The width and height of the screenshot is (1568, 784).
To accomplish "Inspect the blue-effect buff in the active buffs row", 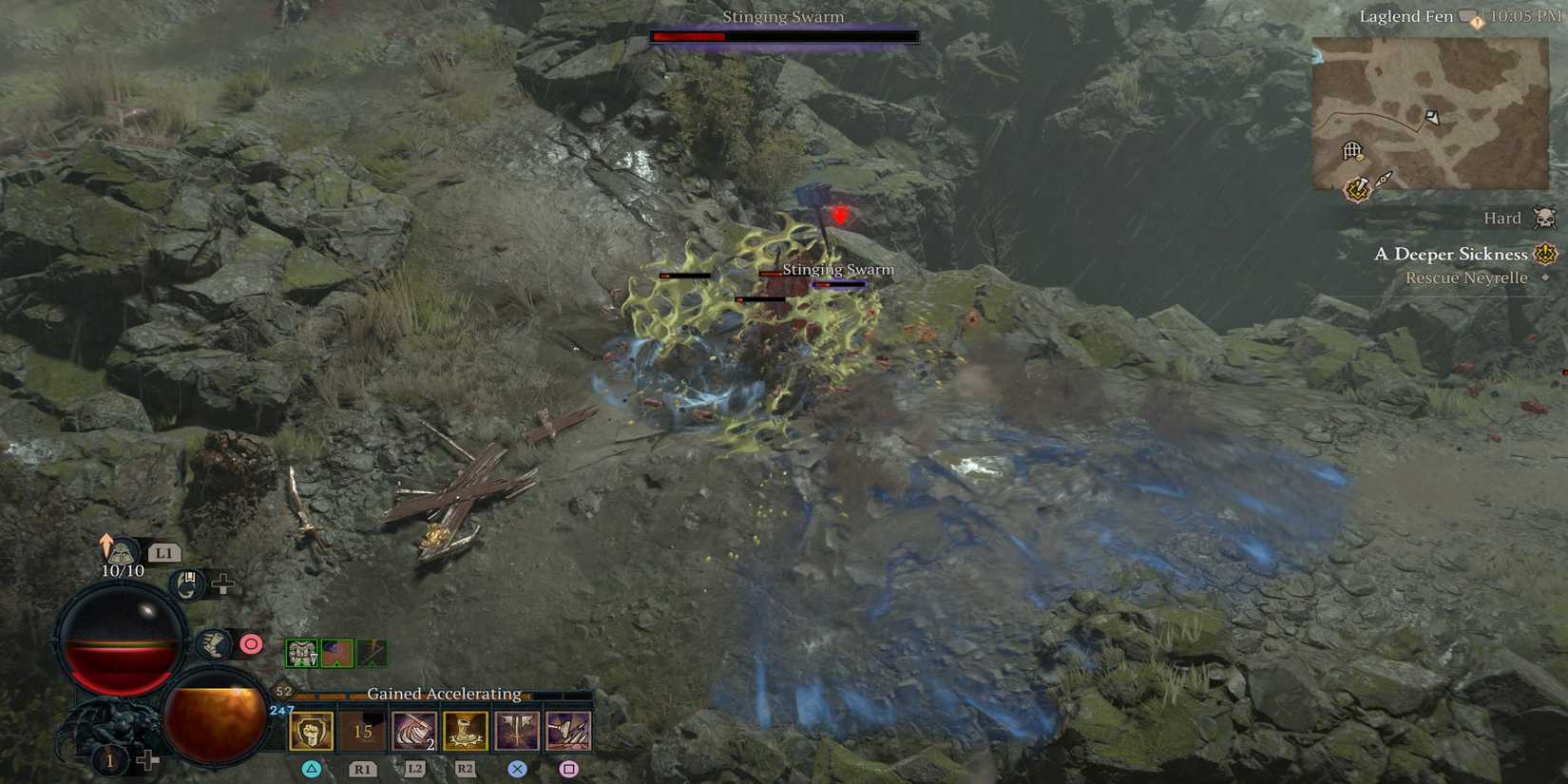I will tap(337, 652).
